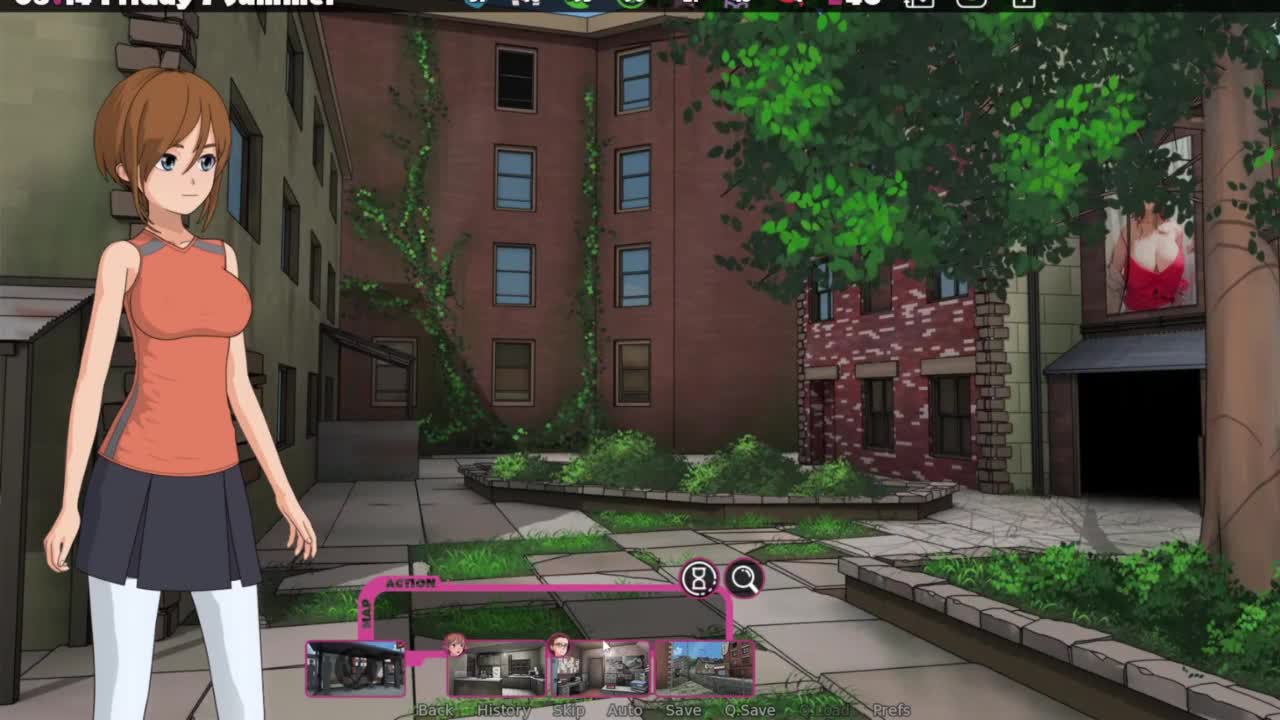Open the Prefs menu

[891, 710]
